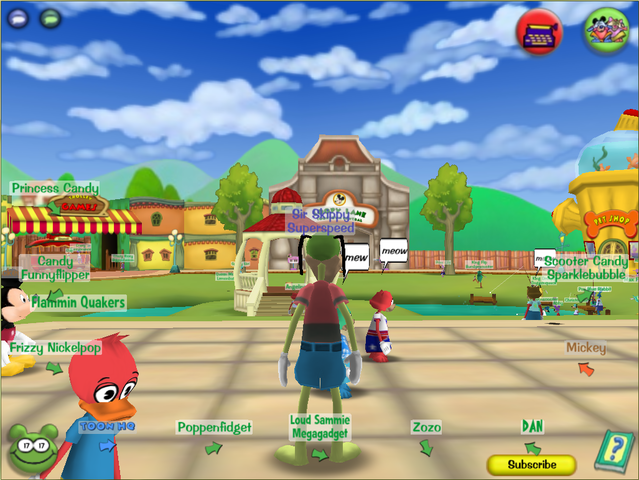Select the orange Mickey name tag
This screenshot has width=639, height=480.
coord(586,348)
